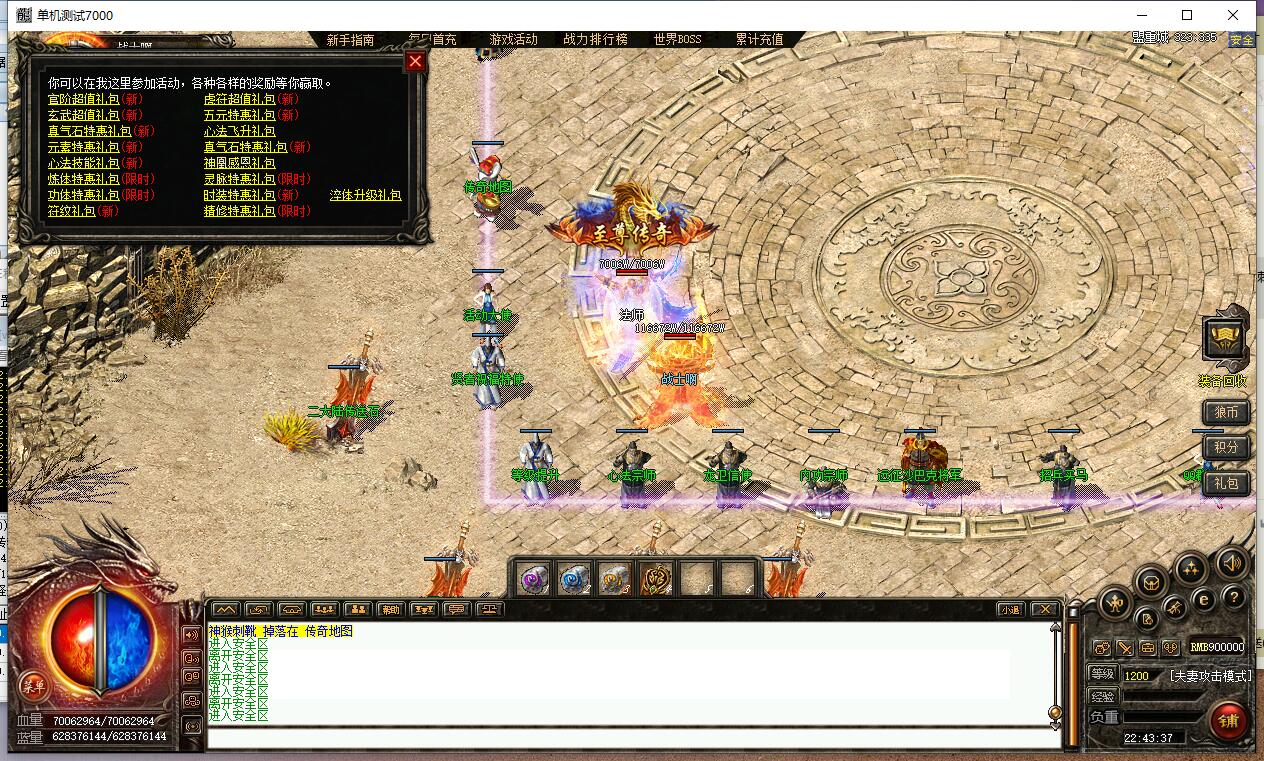Show the 战力排行榜 rankings
The image size is (1264, 761).
[595, 40]
